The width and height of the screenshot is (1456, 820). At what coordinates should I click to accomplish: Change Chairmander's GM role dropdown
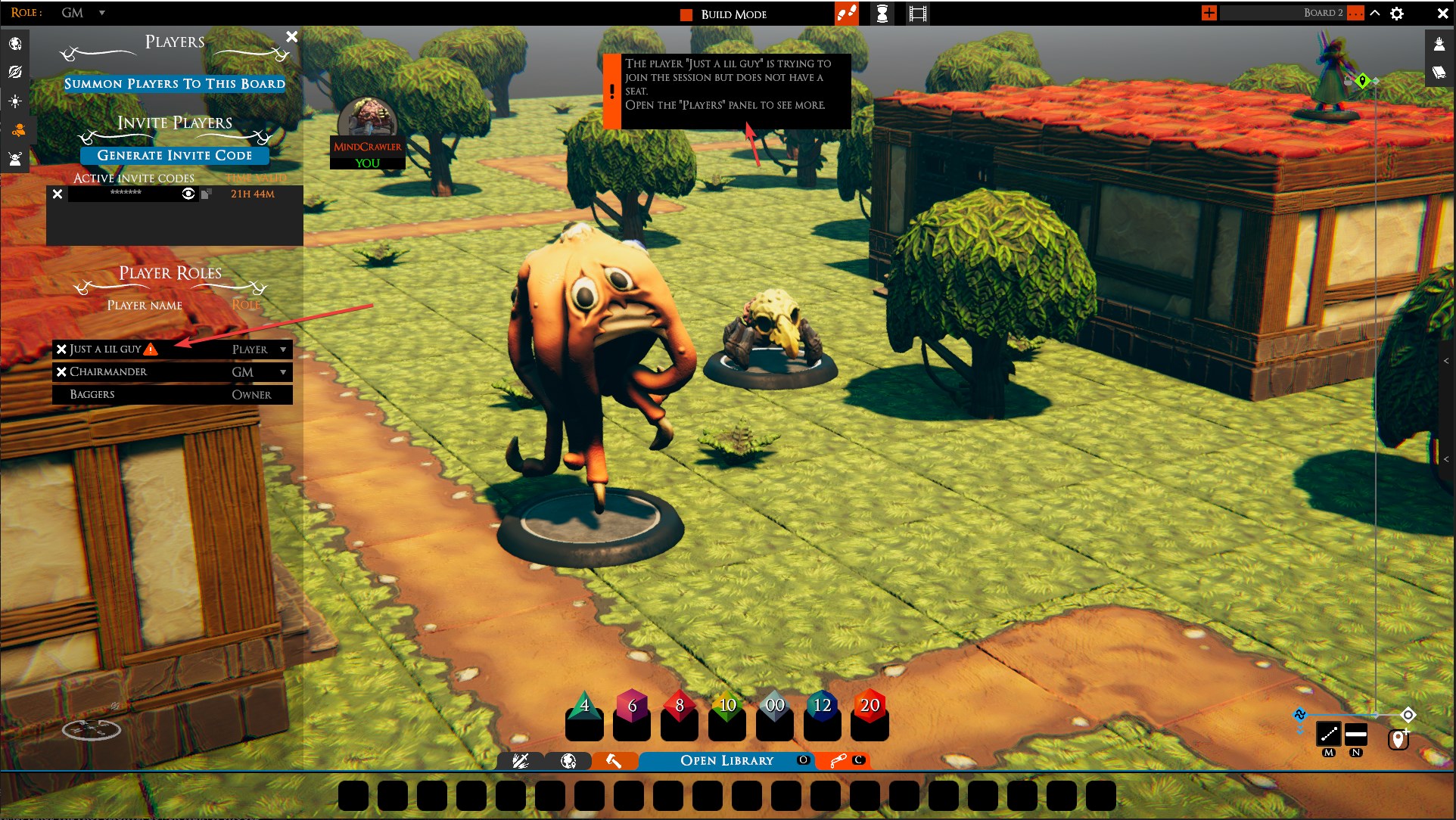pyautogui.click(x=283, y=372)
